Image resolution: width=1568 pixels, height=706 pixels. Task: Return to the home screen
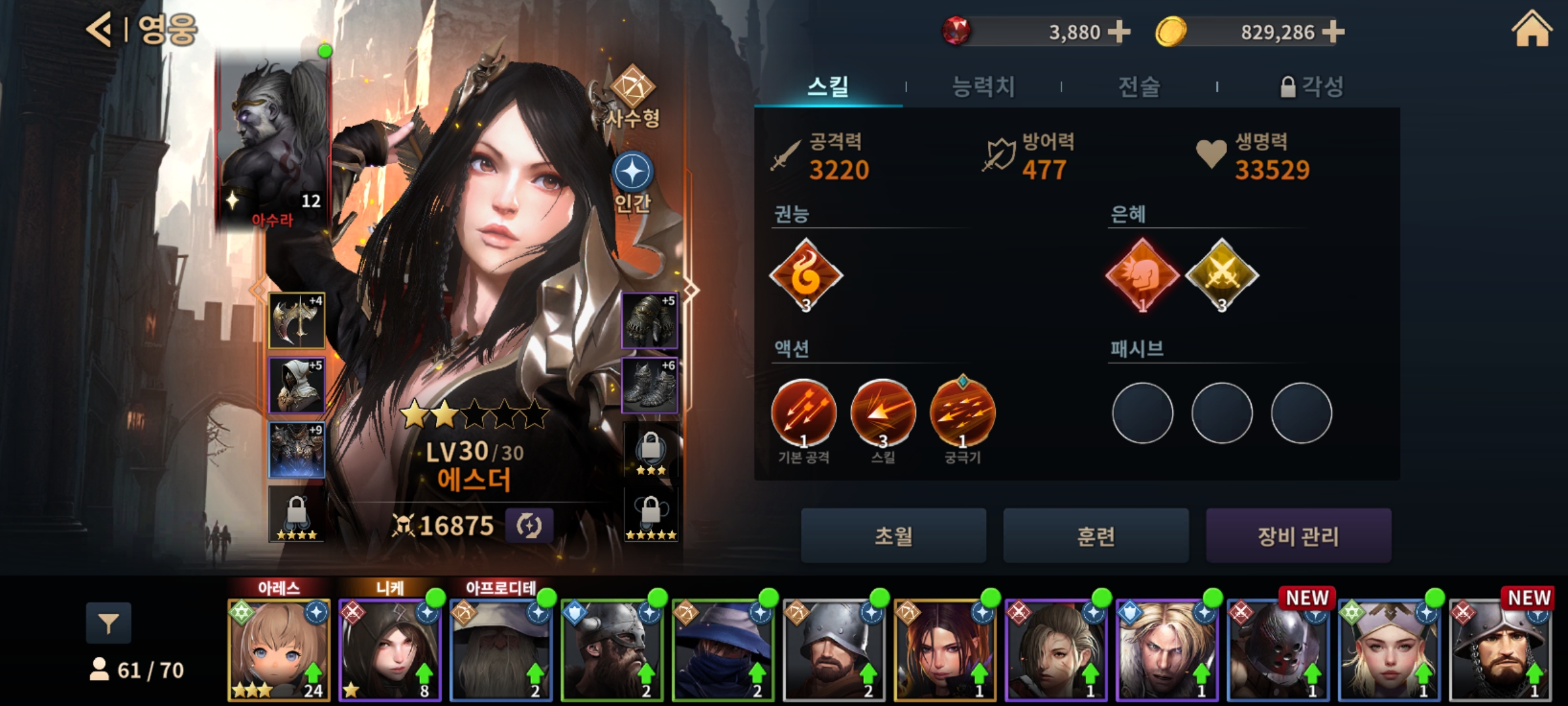point(1531,30)
